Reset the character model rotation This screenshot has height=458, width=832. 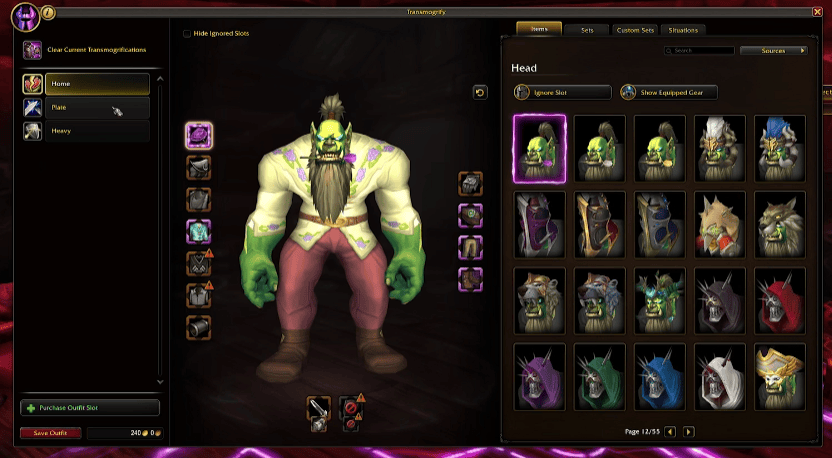tap(480, 92)
